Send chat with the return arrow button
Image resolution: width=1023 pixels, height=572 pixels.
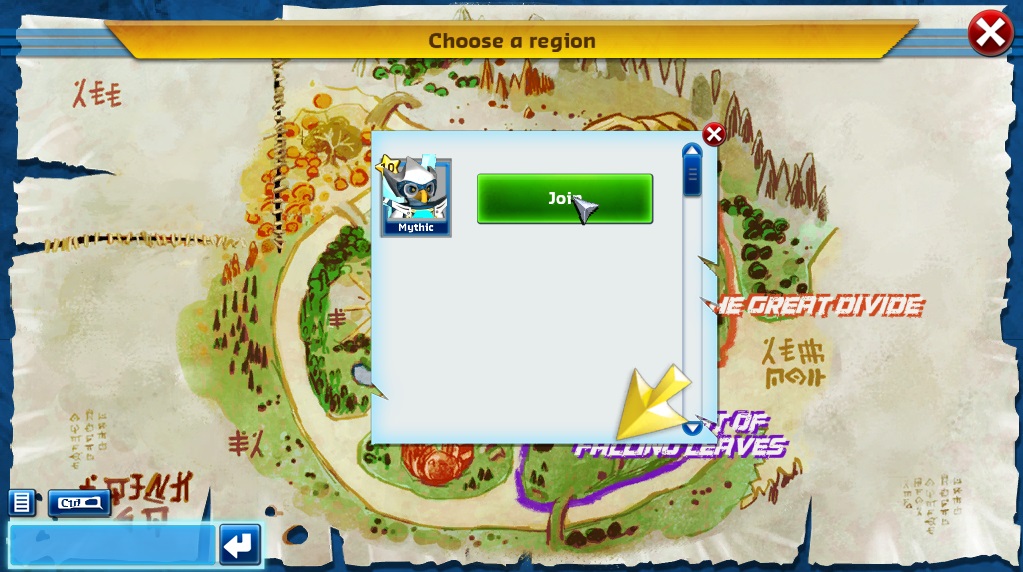[x=240, y=545]
